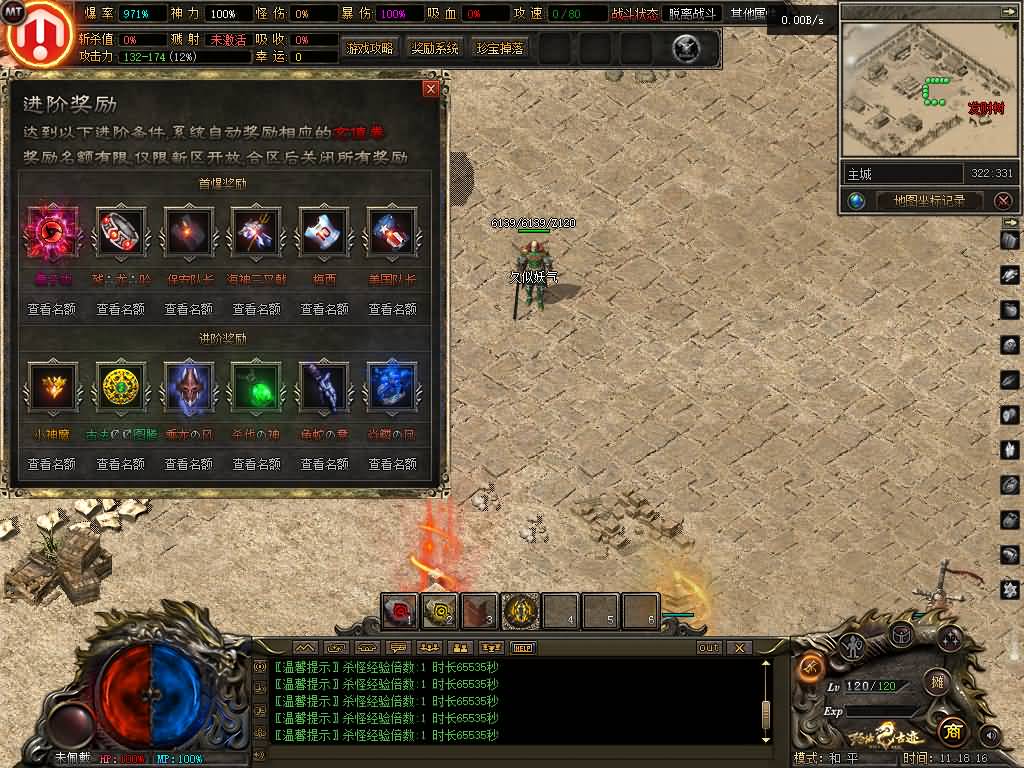Open the 游戏攻略 game guide

370,48
